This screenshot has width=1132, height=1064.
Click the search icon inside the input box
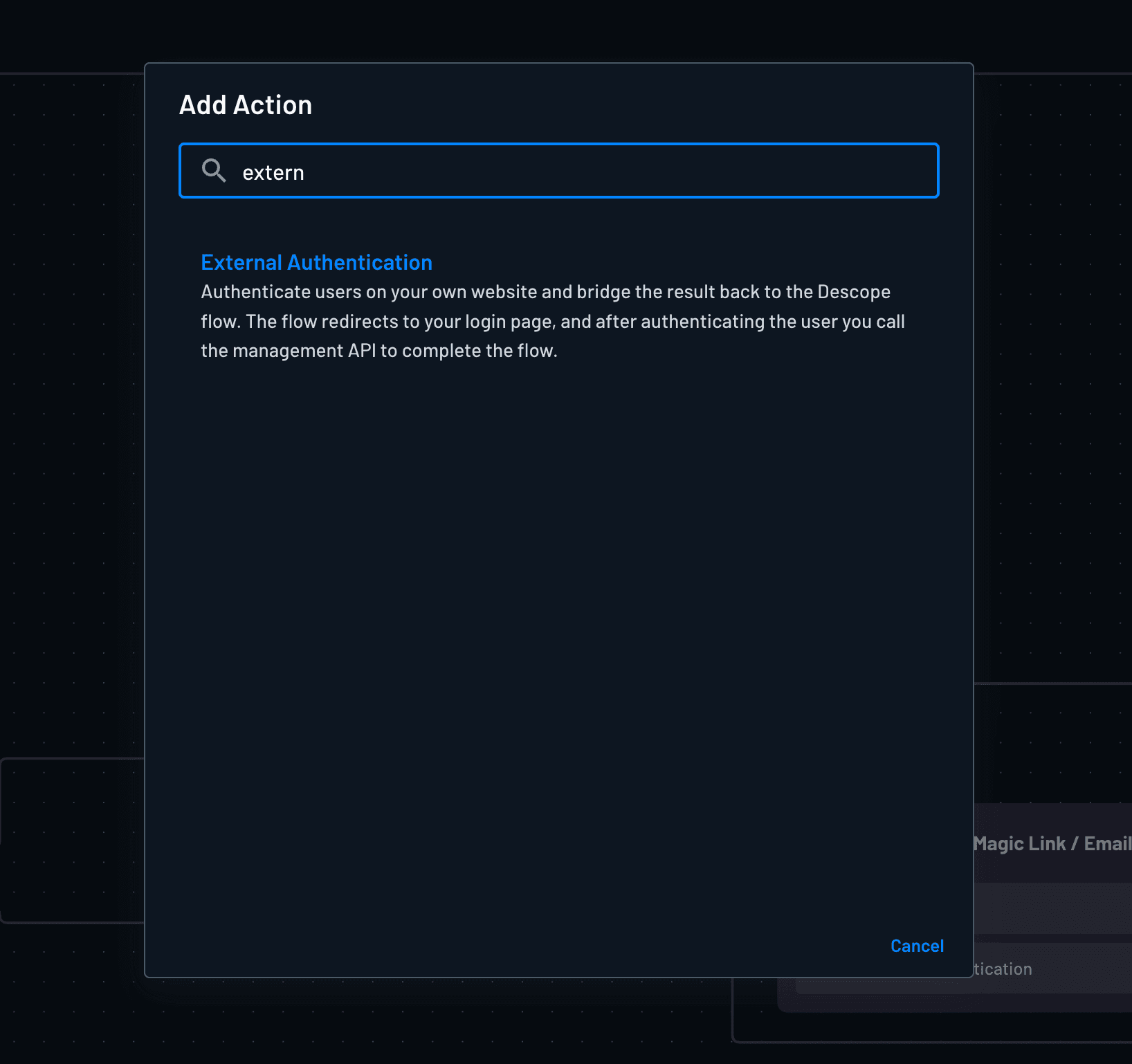click(x=214, y=171)
